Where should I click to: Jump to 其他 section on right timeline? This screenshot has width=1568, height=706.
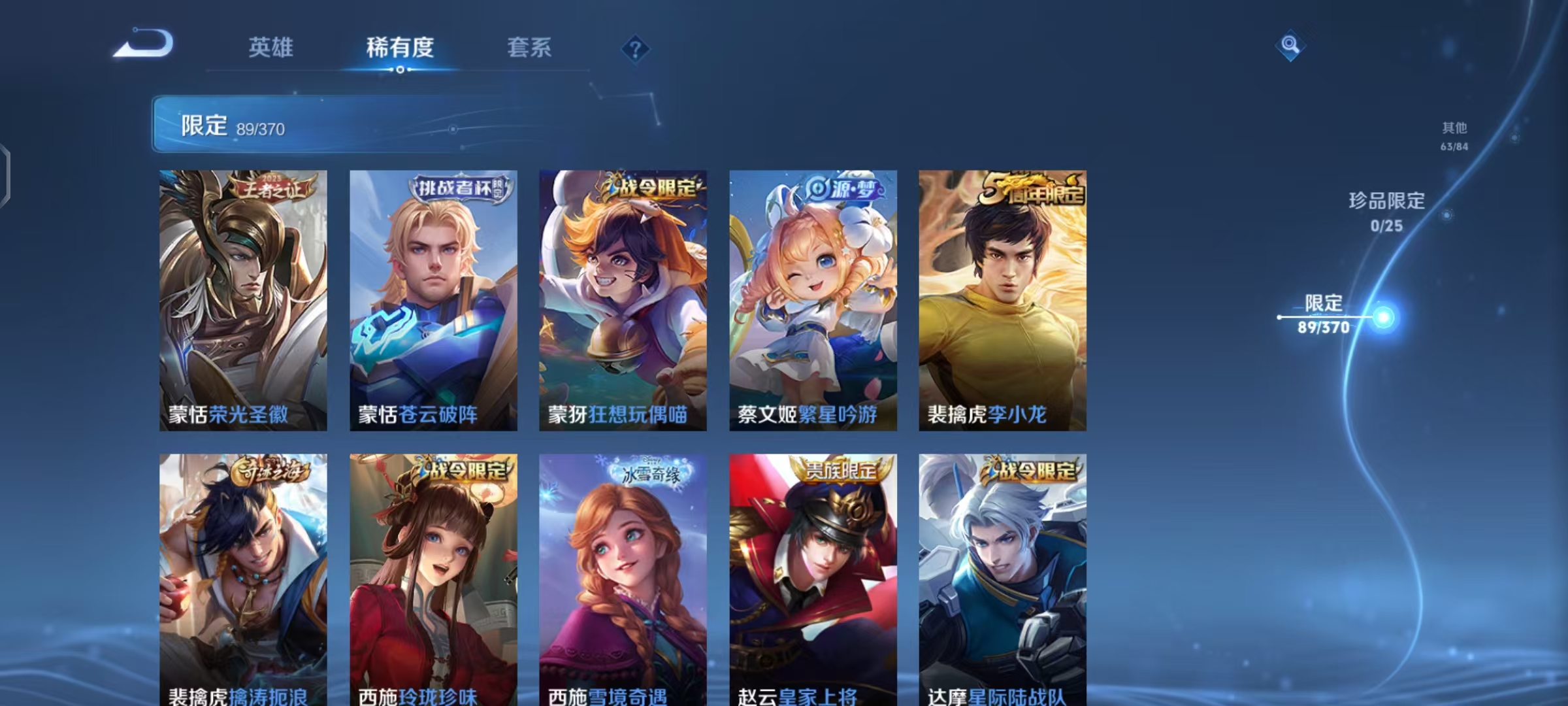coord(1455,129)
